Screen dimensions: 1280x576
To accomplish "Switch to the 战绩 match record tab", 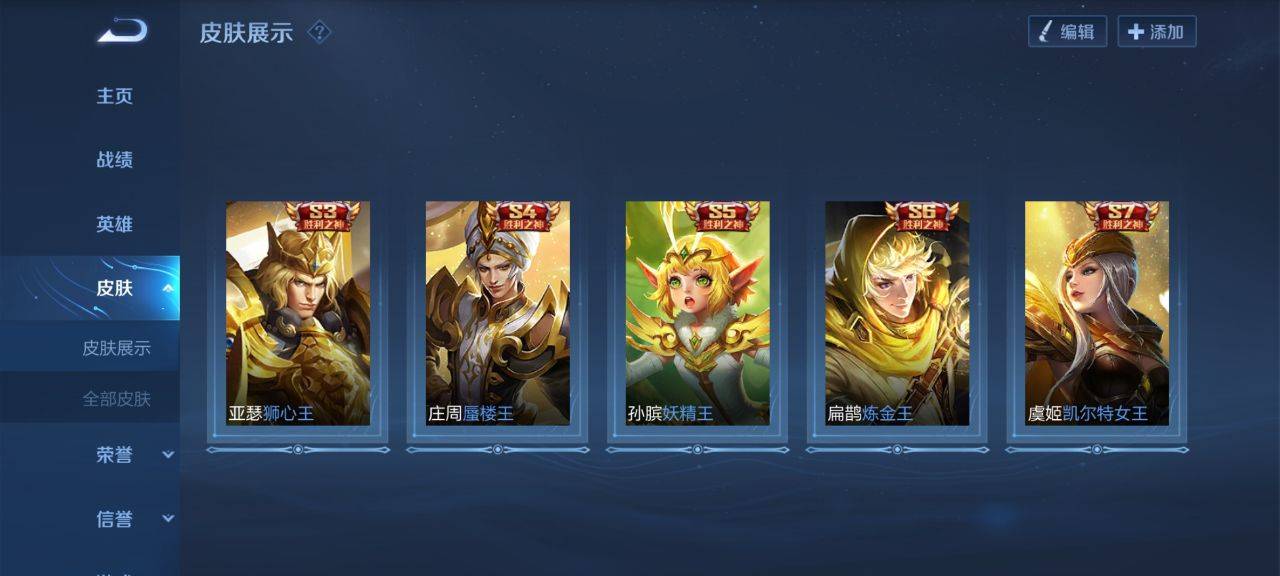I will coord(114,160).
